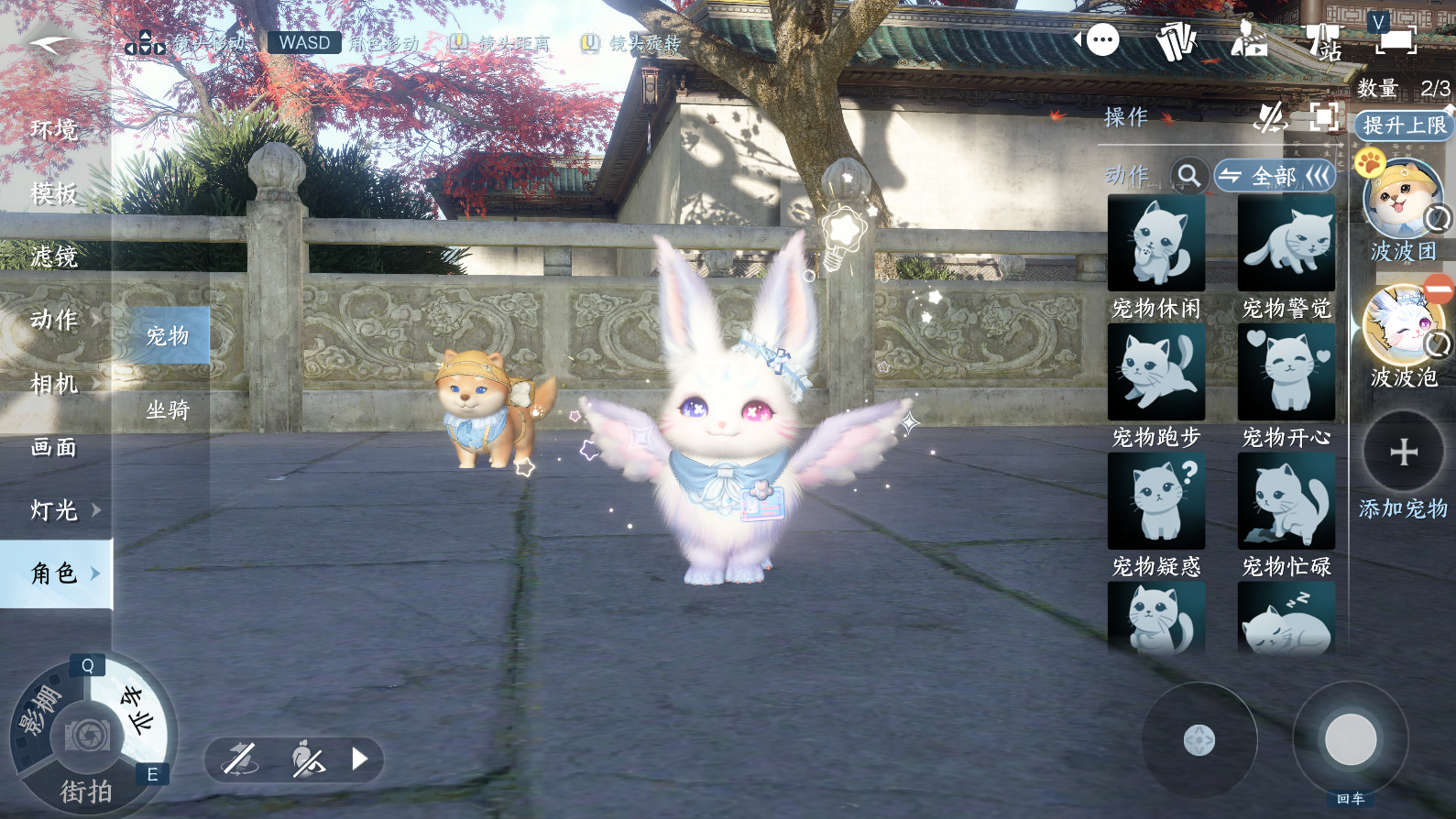Click the 提升上限 raise limit button
Image resolution: width=1456 pixels, height=819 pixels.
click(x=1404, y=126)
